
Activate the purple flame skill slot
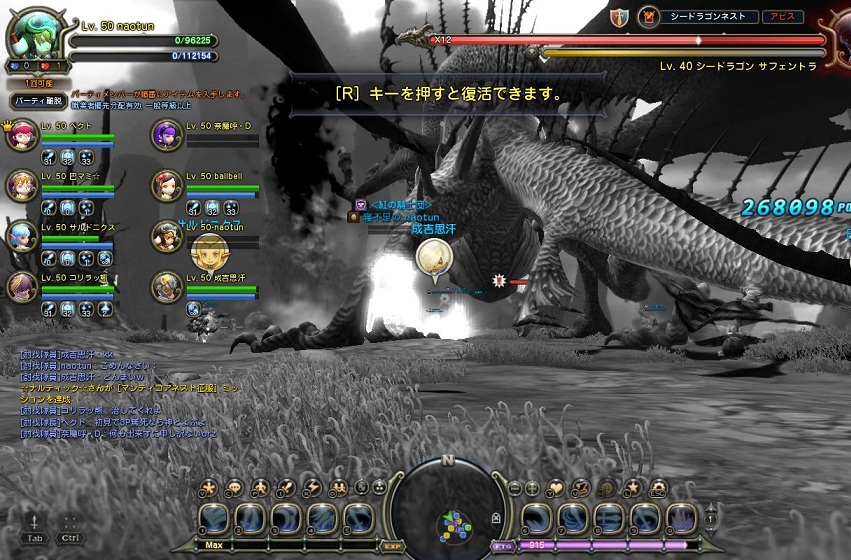pyautogui.click(x=681, y=519)
